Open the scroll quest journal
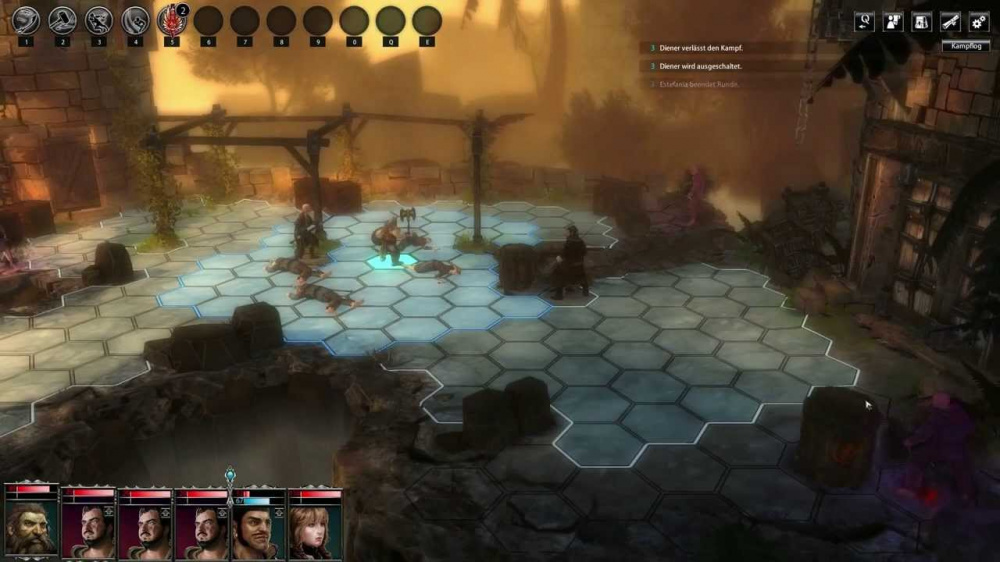 950,21
